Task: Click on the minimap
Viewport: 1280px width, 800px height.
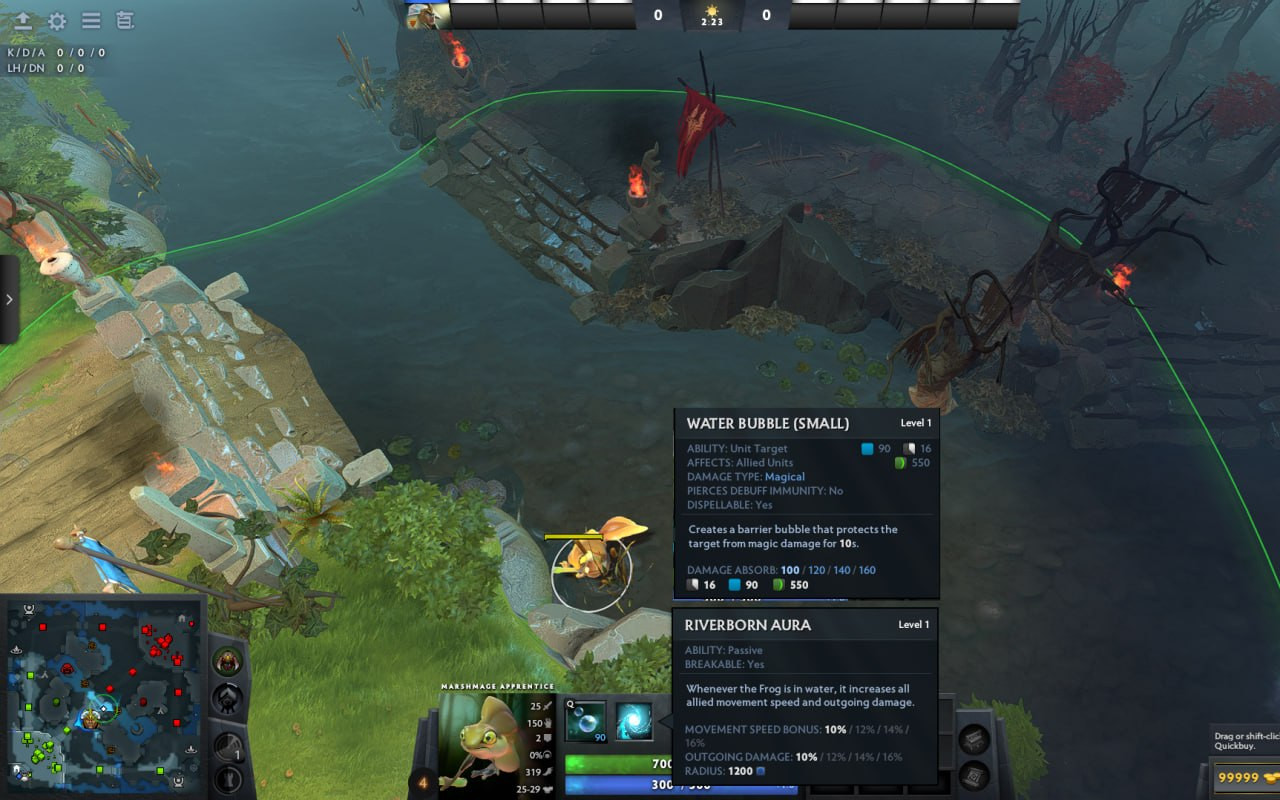Action: pyautogui.click(x=100, y=692)
